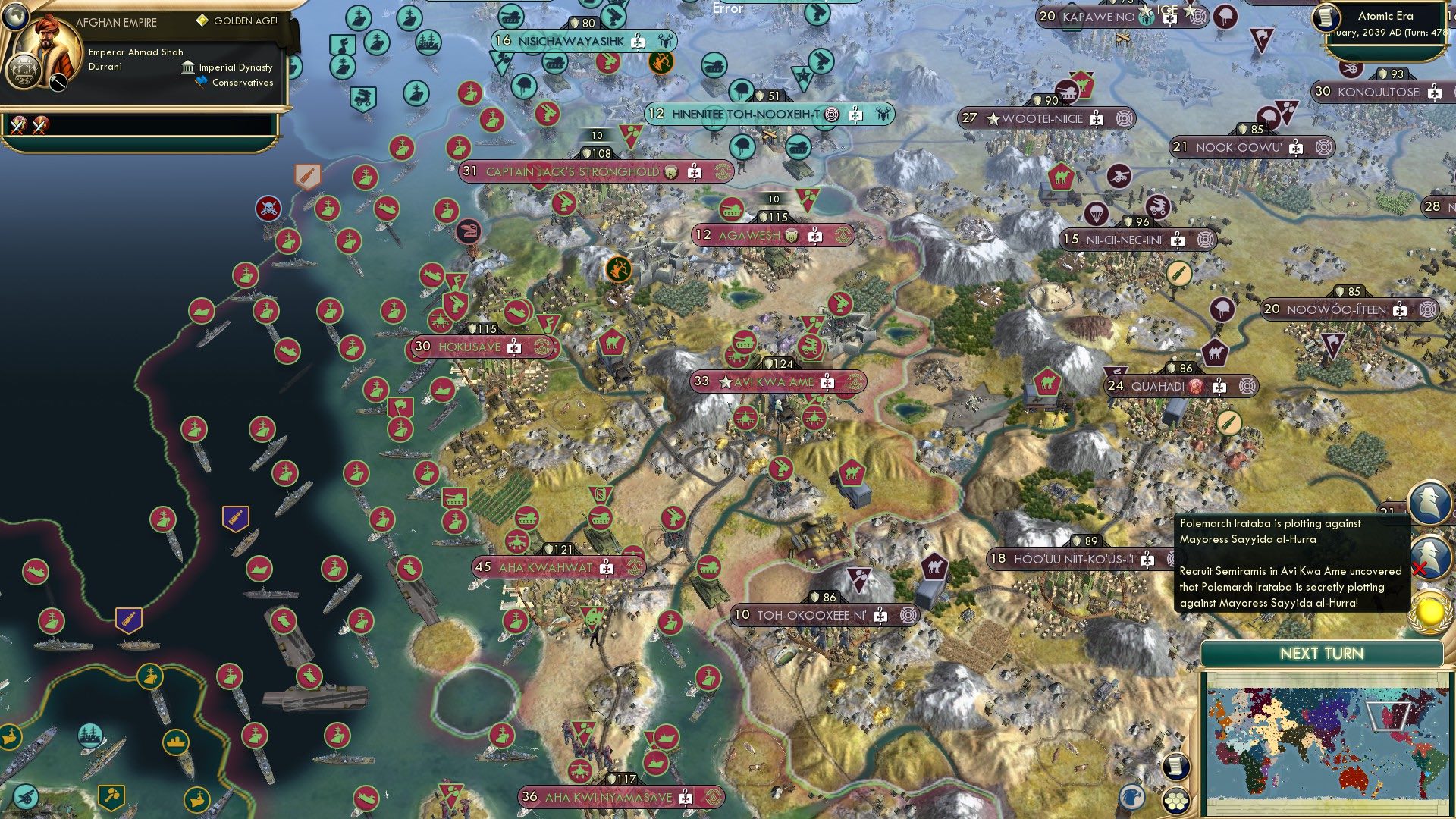Open the Imperial Dynasty government icon
Viewport: 1456px width, 819px height.
[x=187, y=68]
